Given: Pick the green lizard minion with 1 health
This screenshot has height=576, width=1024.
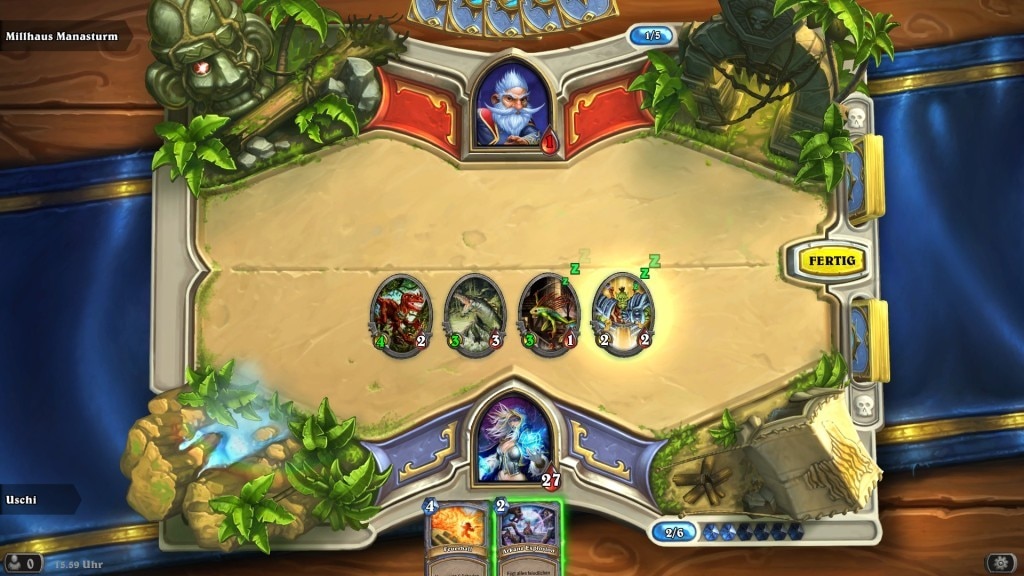Looking at the screenshot, I should (x=549, y=313).
